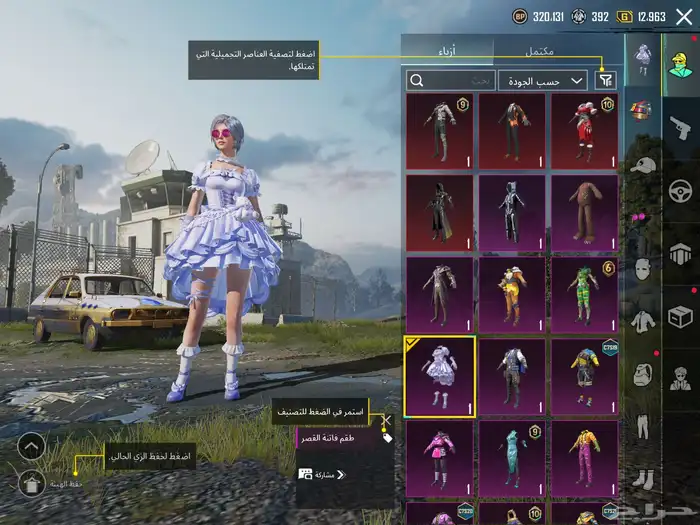Expand the up-arrow circle button
This screenshot has width=700, height=525.
coord(31,446)
